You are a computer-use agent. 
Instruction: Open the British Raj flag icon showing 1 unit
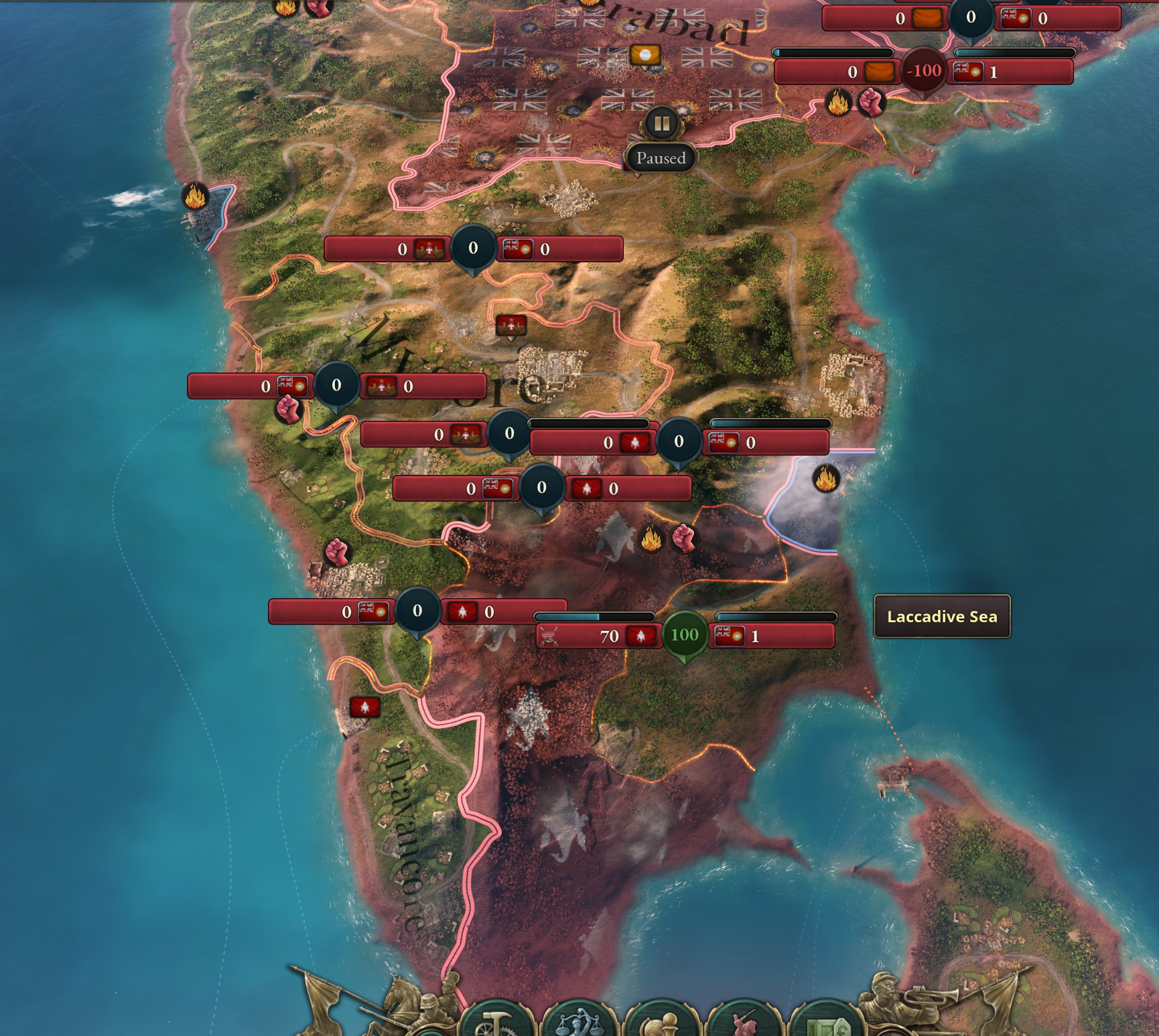pyautogui.click(x=730, y=636)
